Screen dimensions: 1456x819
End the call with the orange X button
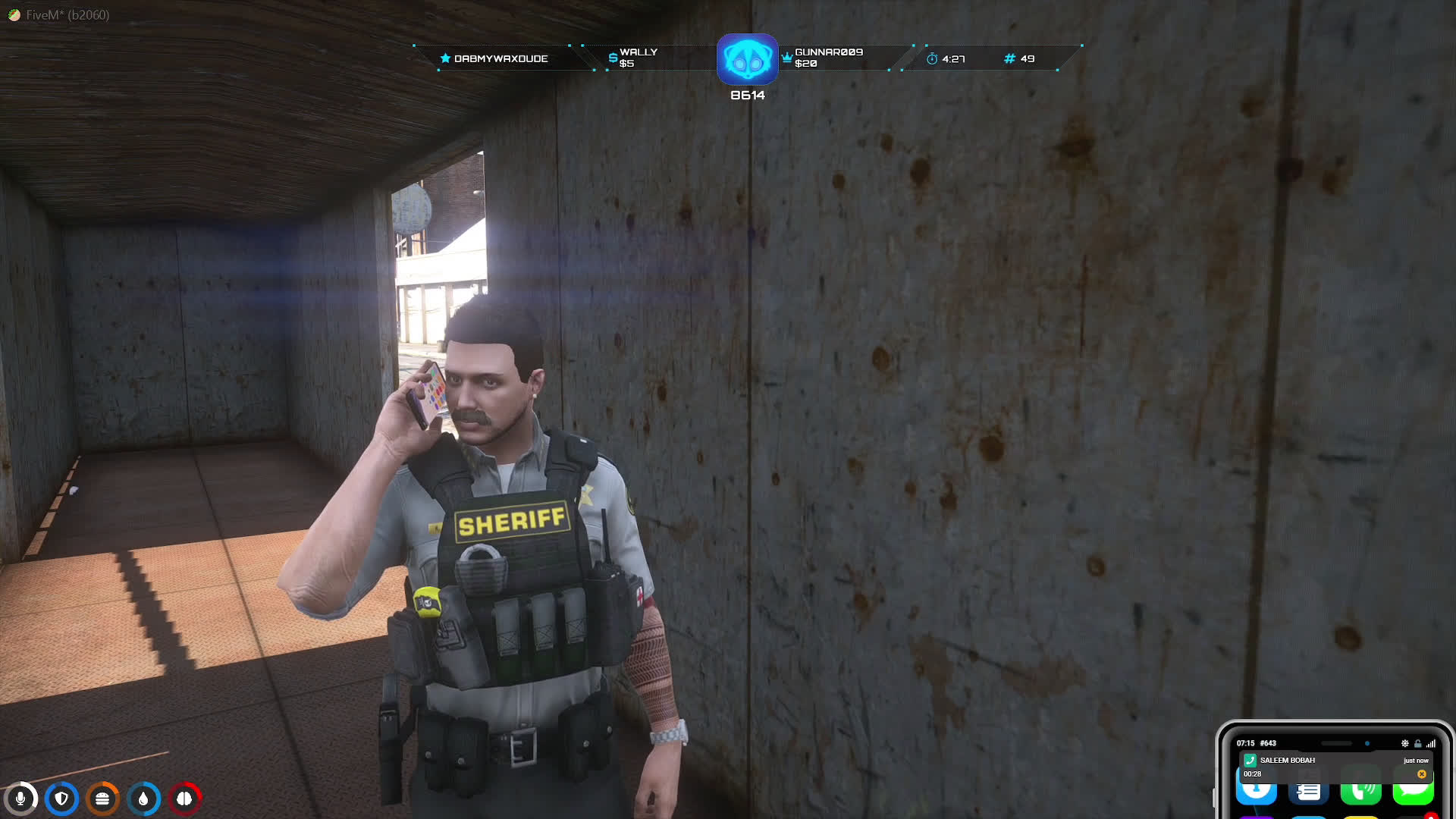click(1421, 774)
